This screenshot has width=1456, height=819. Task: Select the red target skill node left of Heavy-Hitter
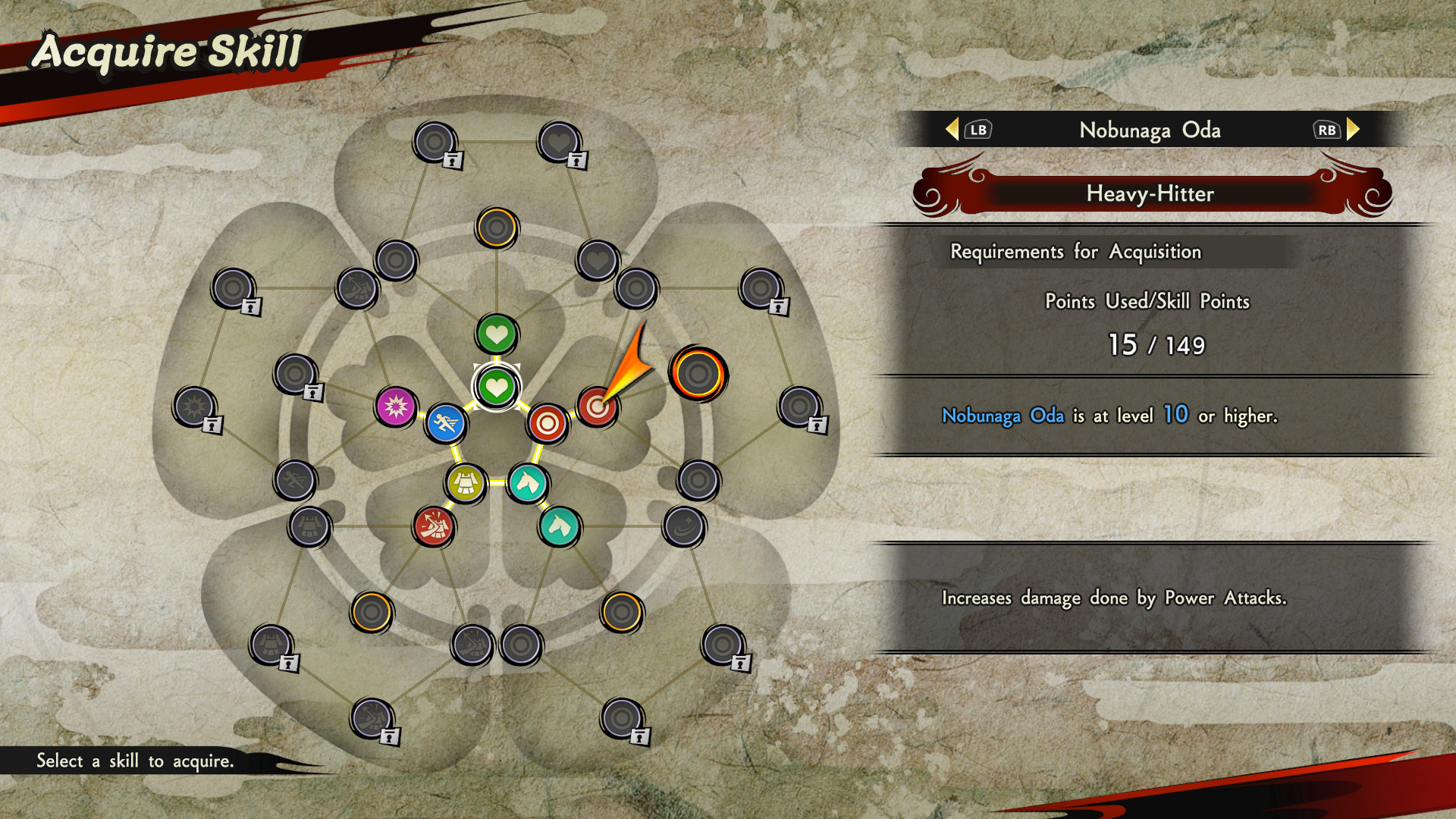[x=548, y=425]
